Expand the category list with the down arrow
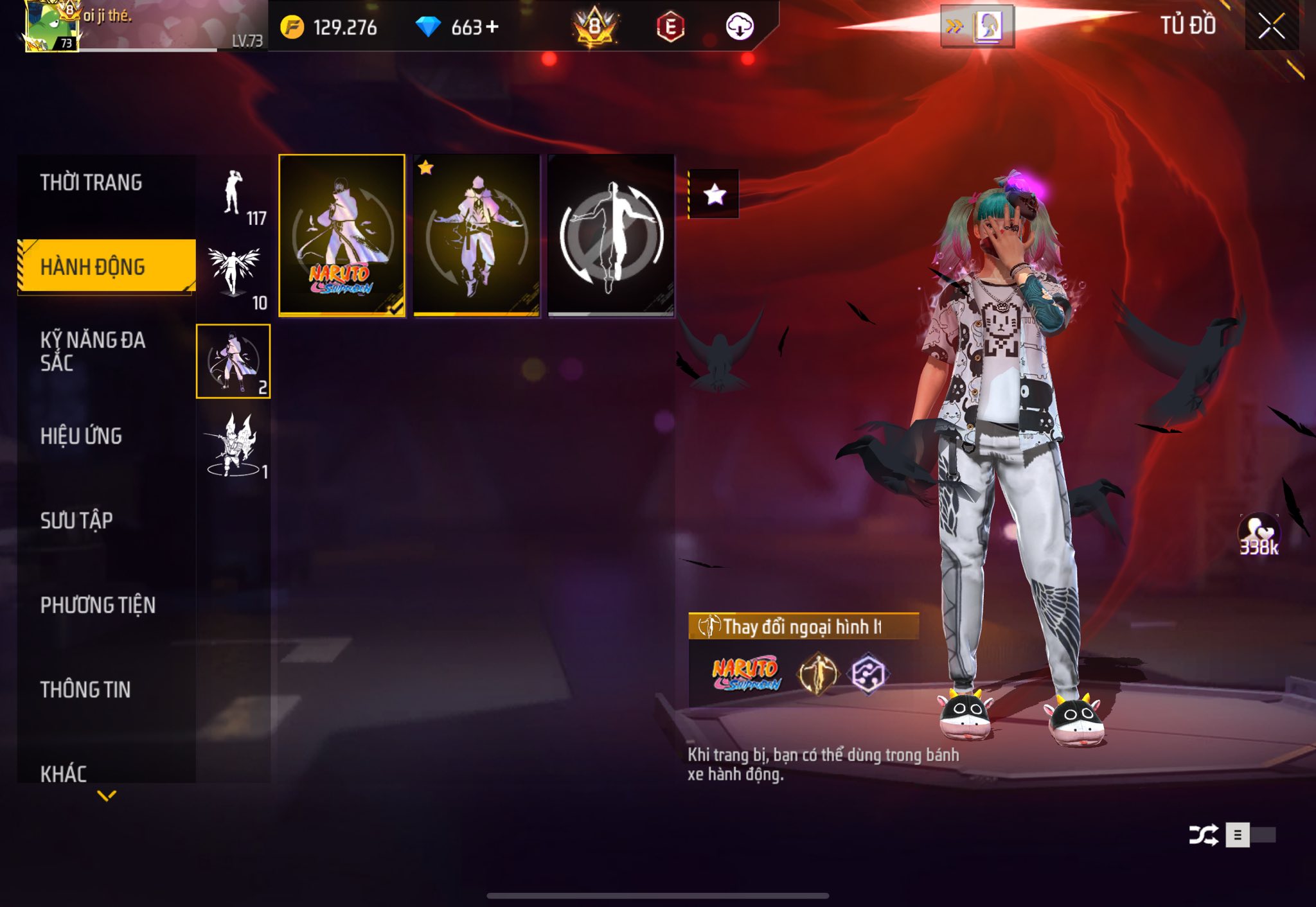 107,796
